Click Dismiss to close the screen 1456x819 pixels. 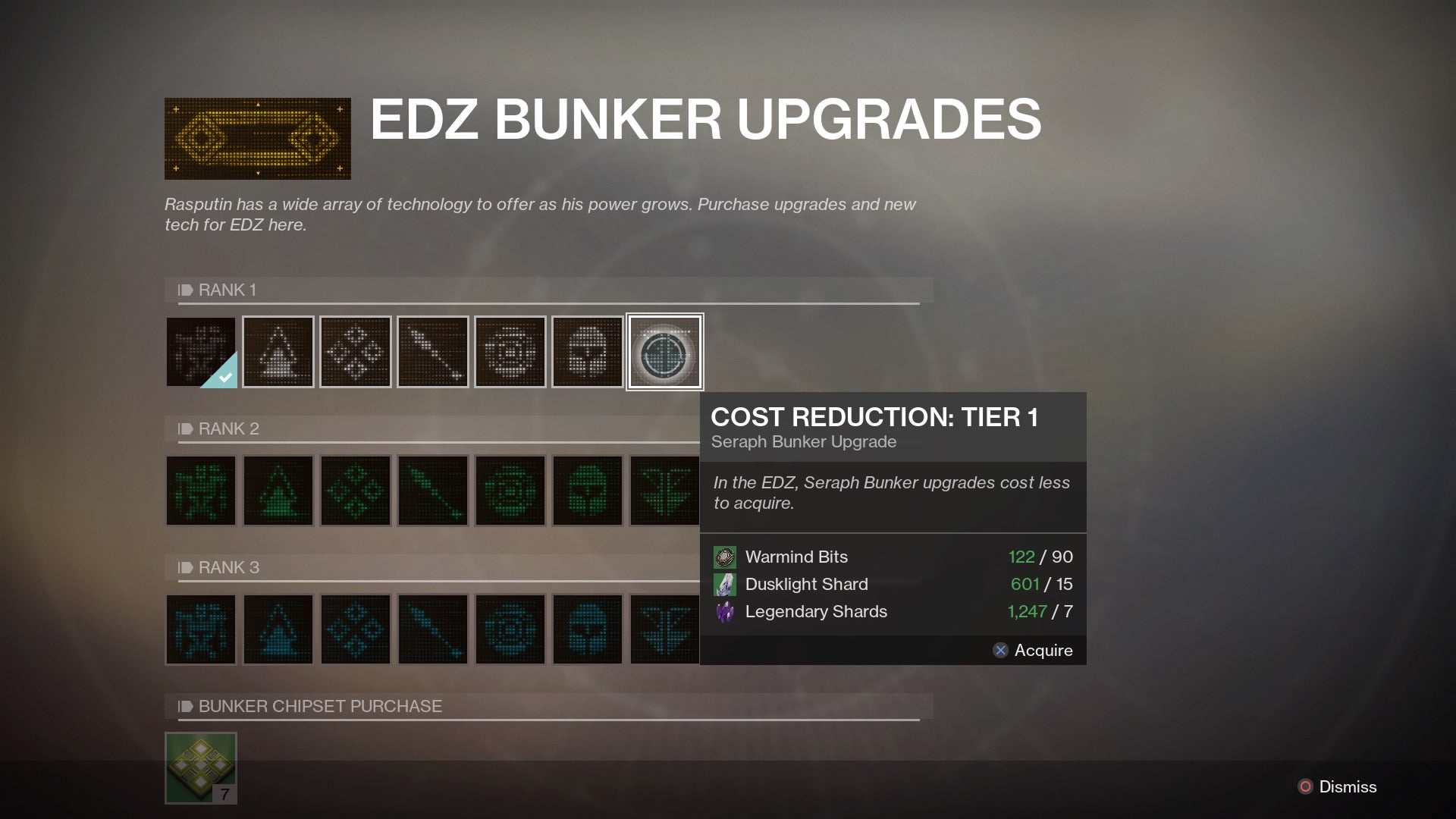pos(1349,787)
